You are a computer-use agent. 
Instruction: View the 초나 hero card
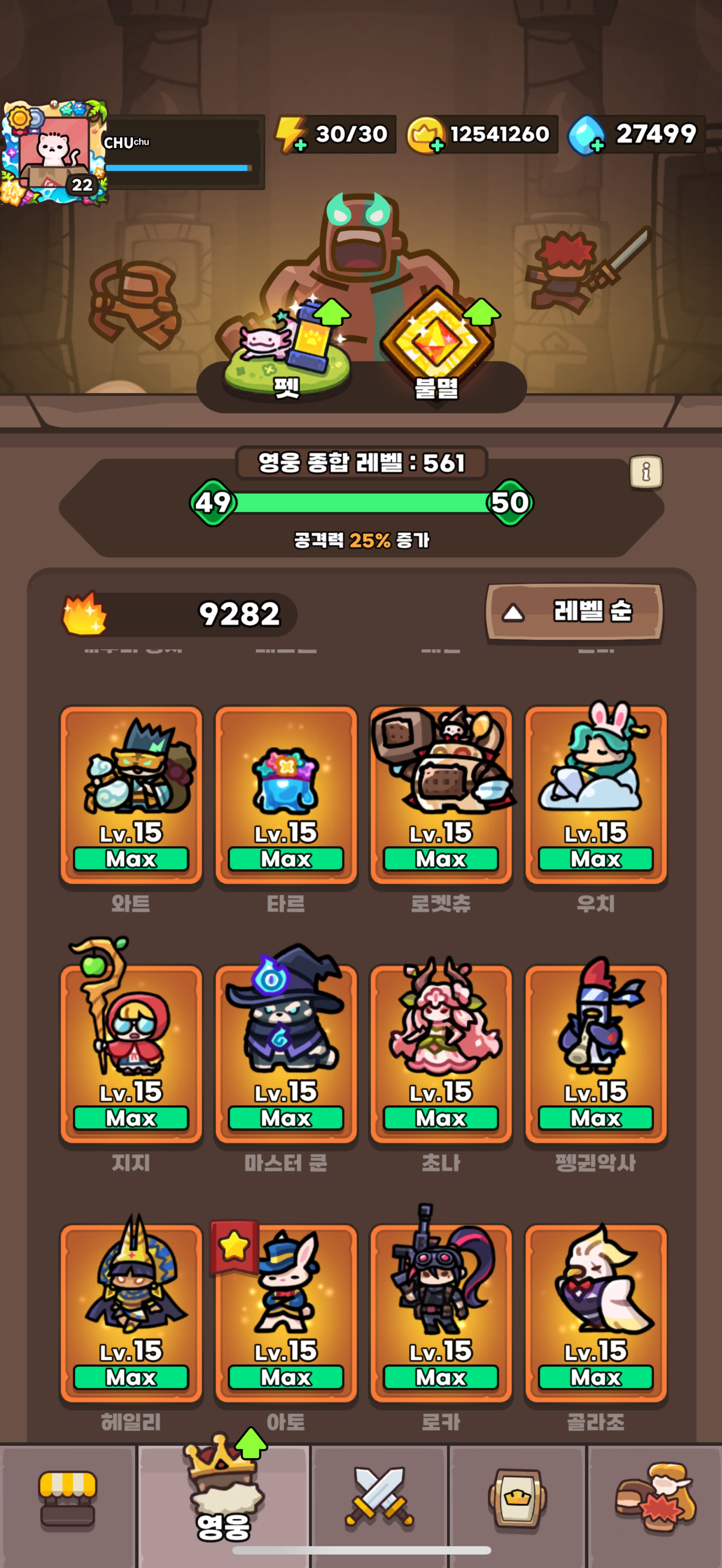(441, 1053)
